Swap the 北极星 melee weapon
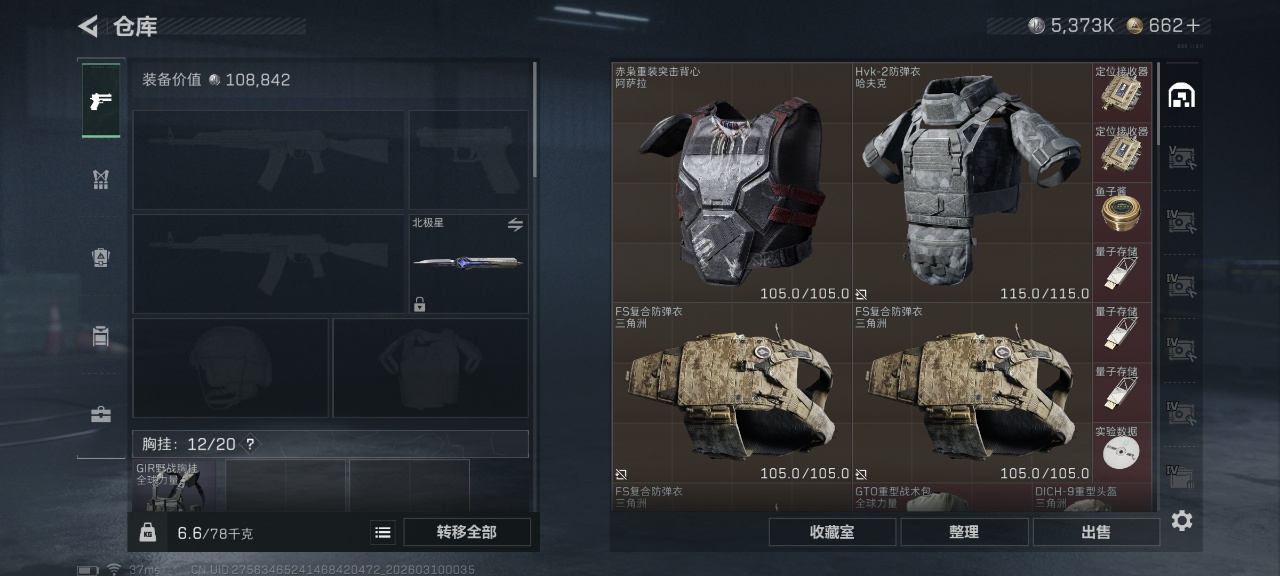1280x576 pixels. 515,225
